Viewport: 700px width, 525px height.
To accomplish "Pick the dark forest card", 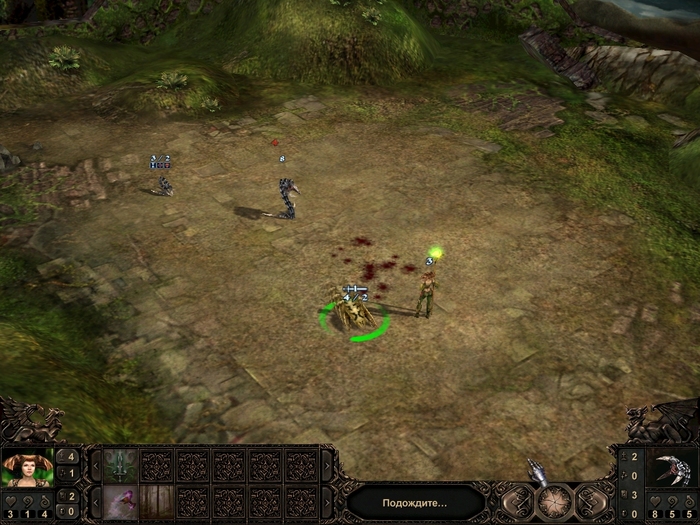I will click(x=156, y=502).
